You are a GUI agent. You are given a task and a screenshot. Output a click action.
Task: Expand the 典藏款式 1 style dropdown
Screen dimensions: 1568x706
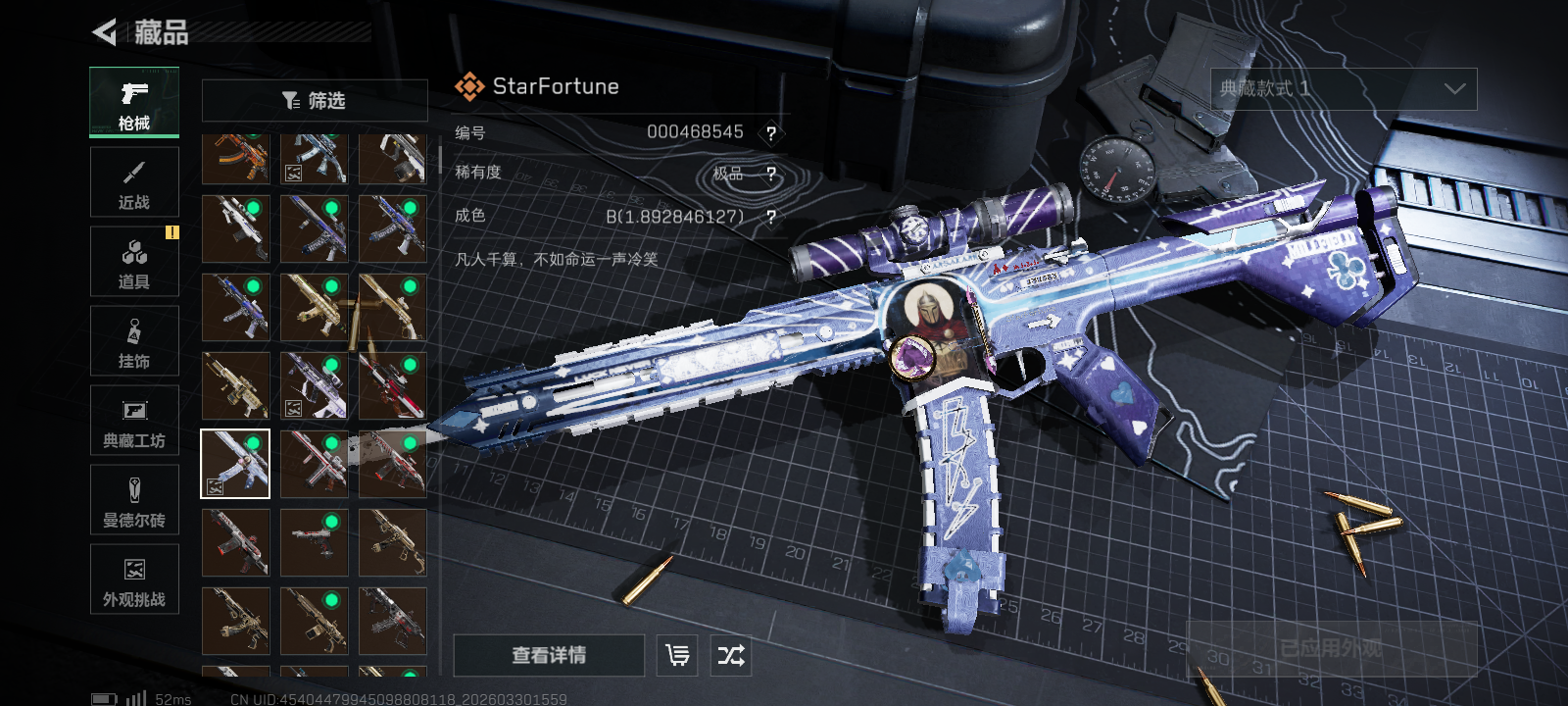pos(1343,89)
